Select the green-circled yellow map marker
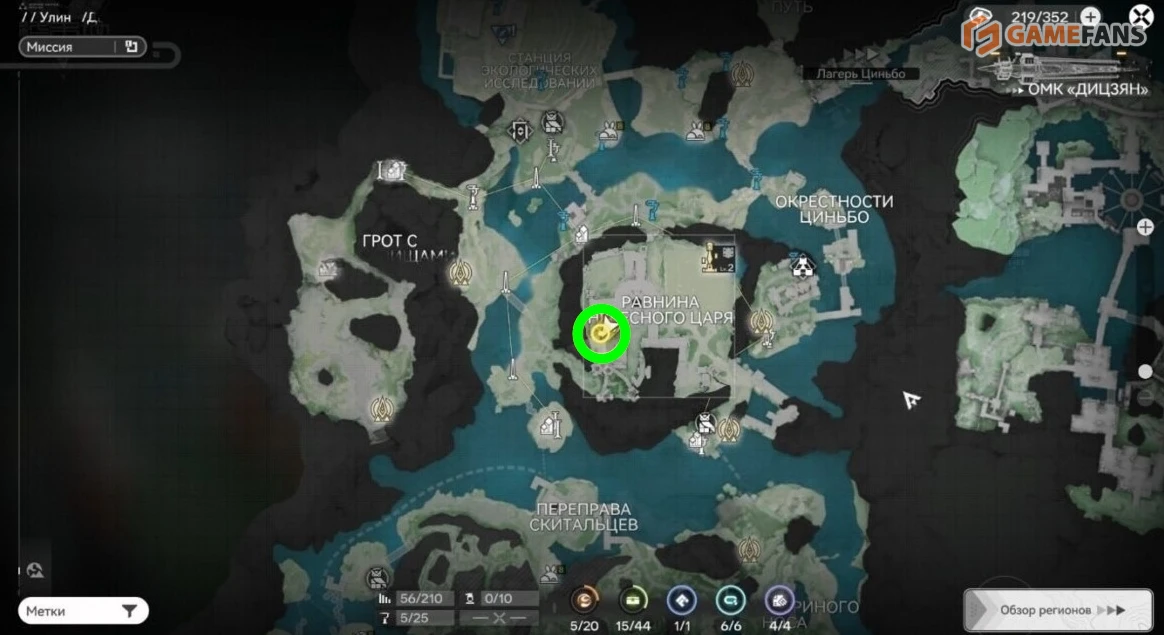Image resolution: width=1164 pixels, height=635 pixels. tap(600, 334)
